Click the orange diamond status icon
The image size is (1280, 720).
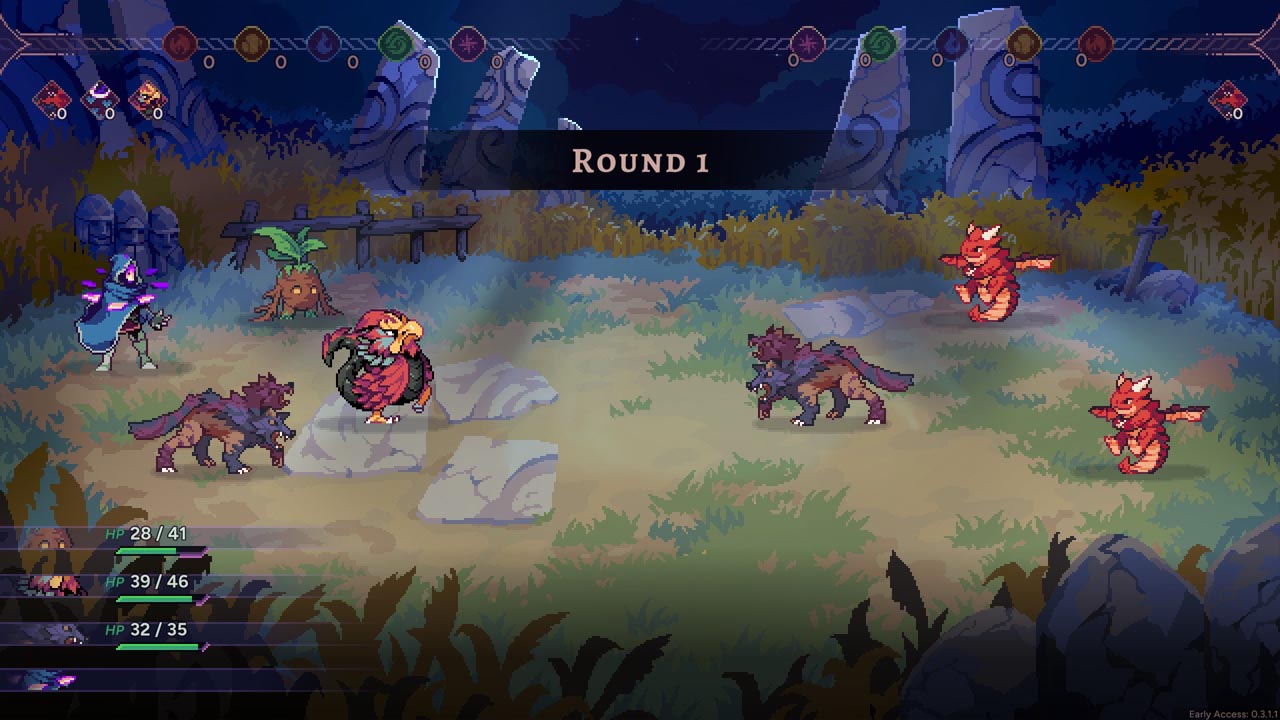[147, 98]
